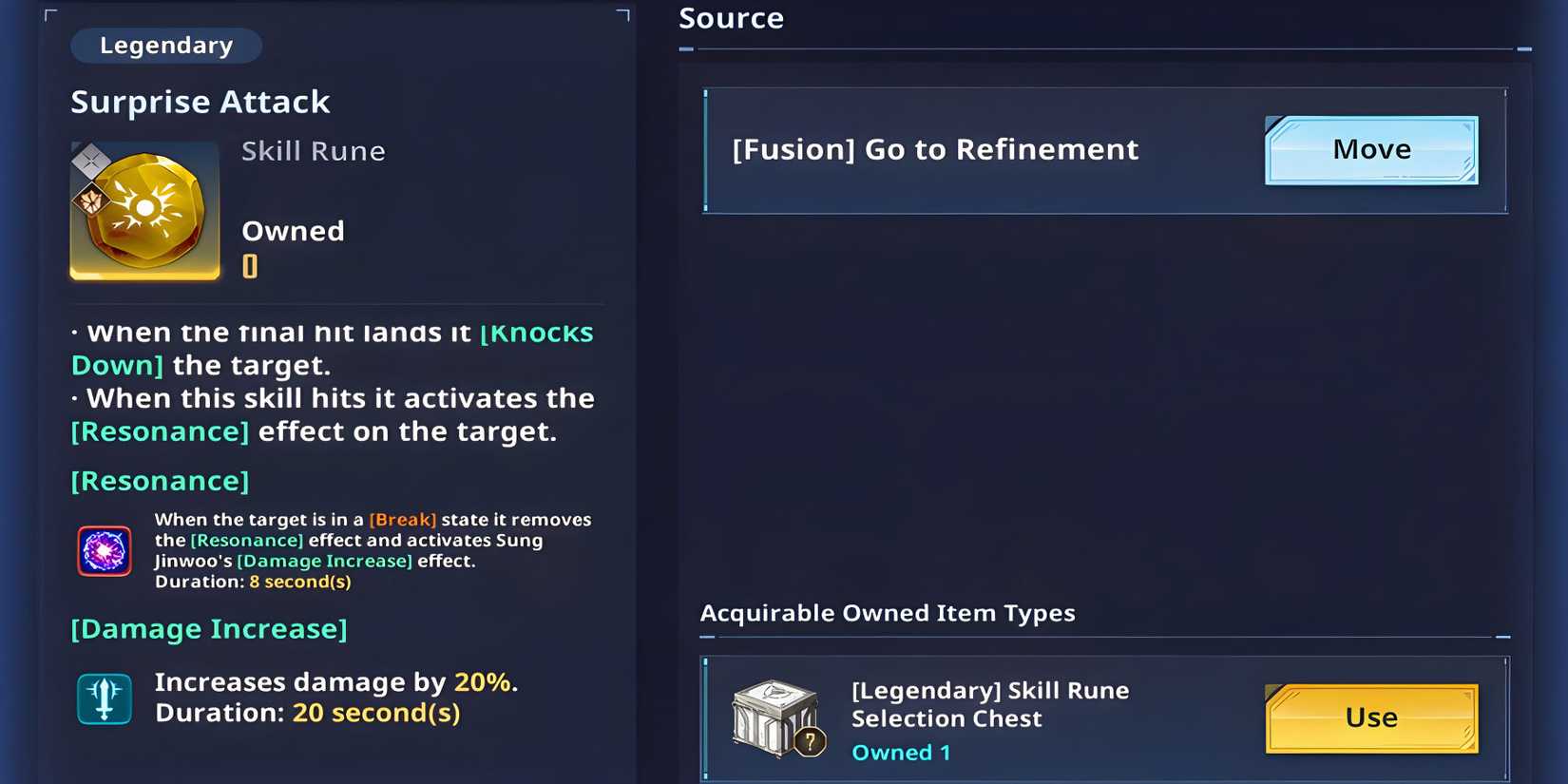Select the Surprise Attack title text
The height and width of the screenshot is (784, 1568).
pos(200,102)
